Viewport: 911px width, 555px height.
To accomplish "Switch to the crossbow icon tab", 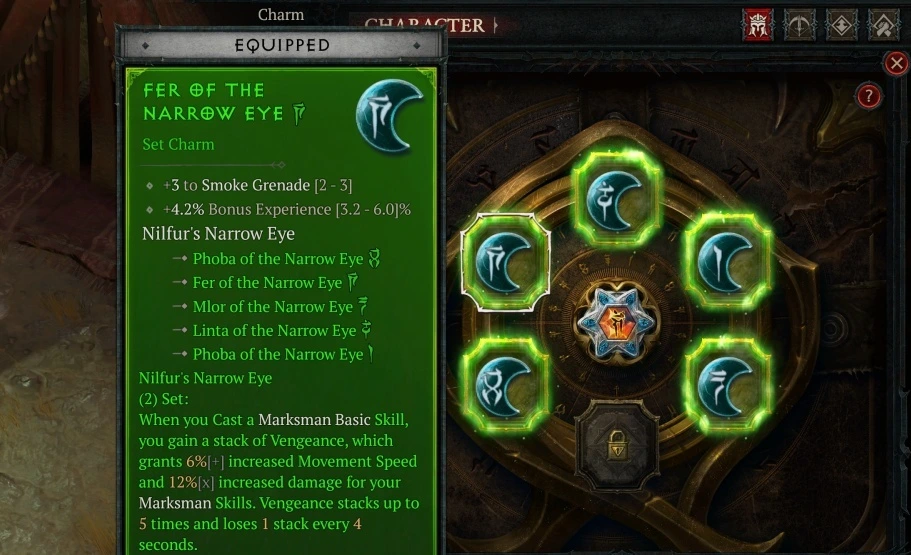I will (x=799, y=25).
